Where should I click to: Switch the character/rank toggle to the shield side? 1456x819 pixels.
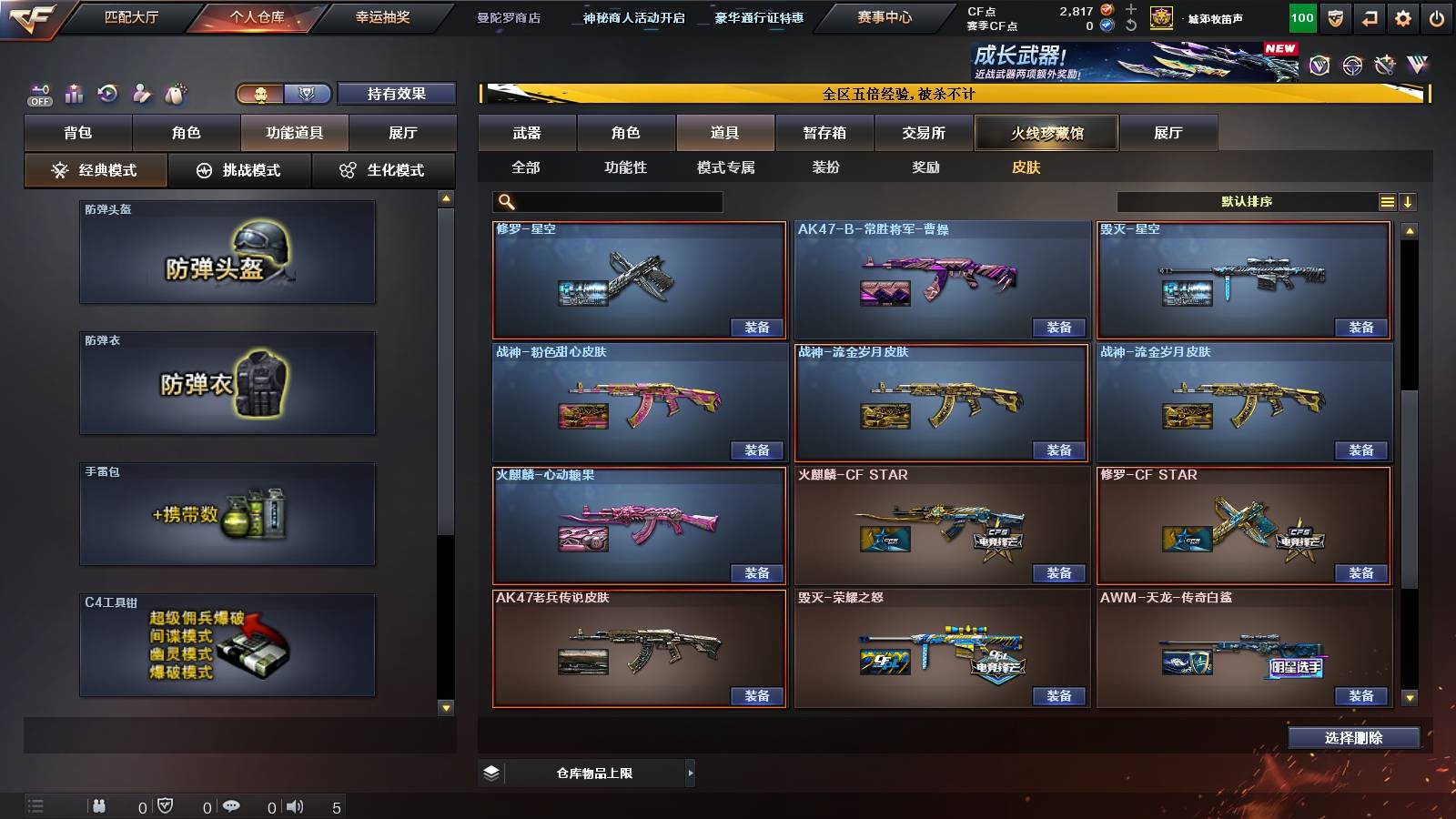308,93
